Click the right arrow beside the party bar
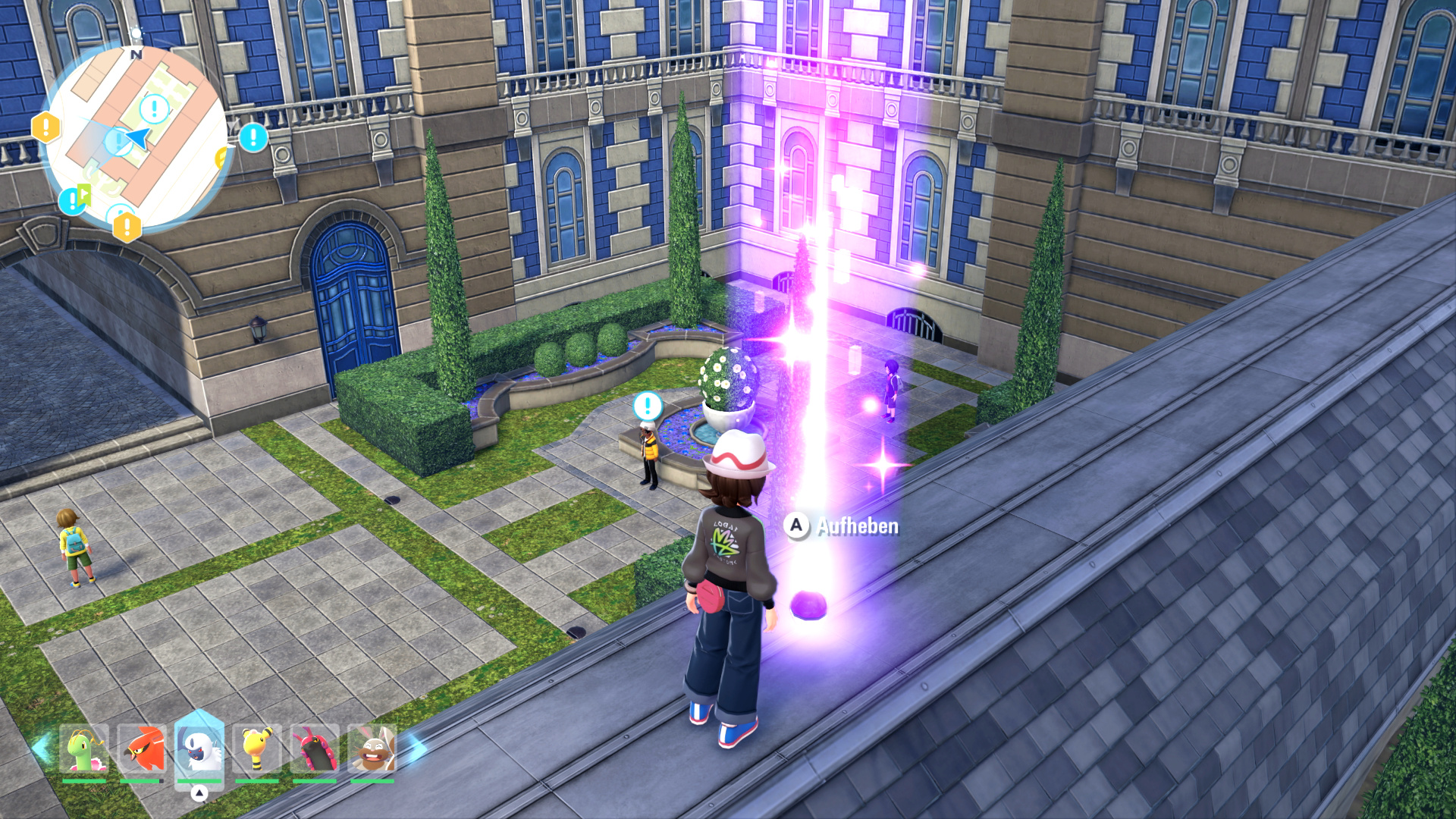The image size is (1456, 819). pos(416,748)
